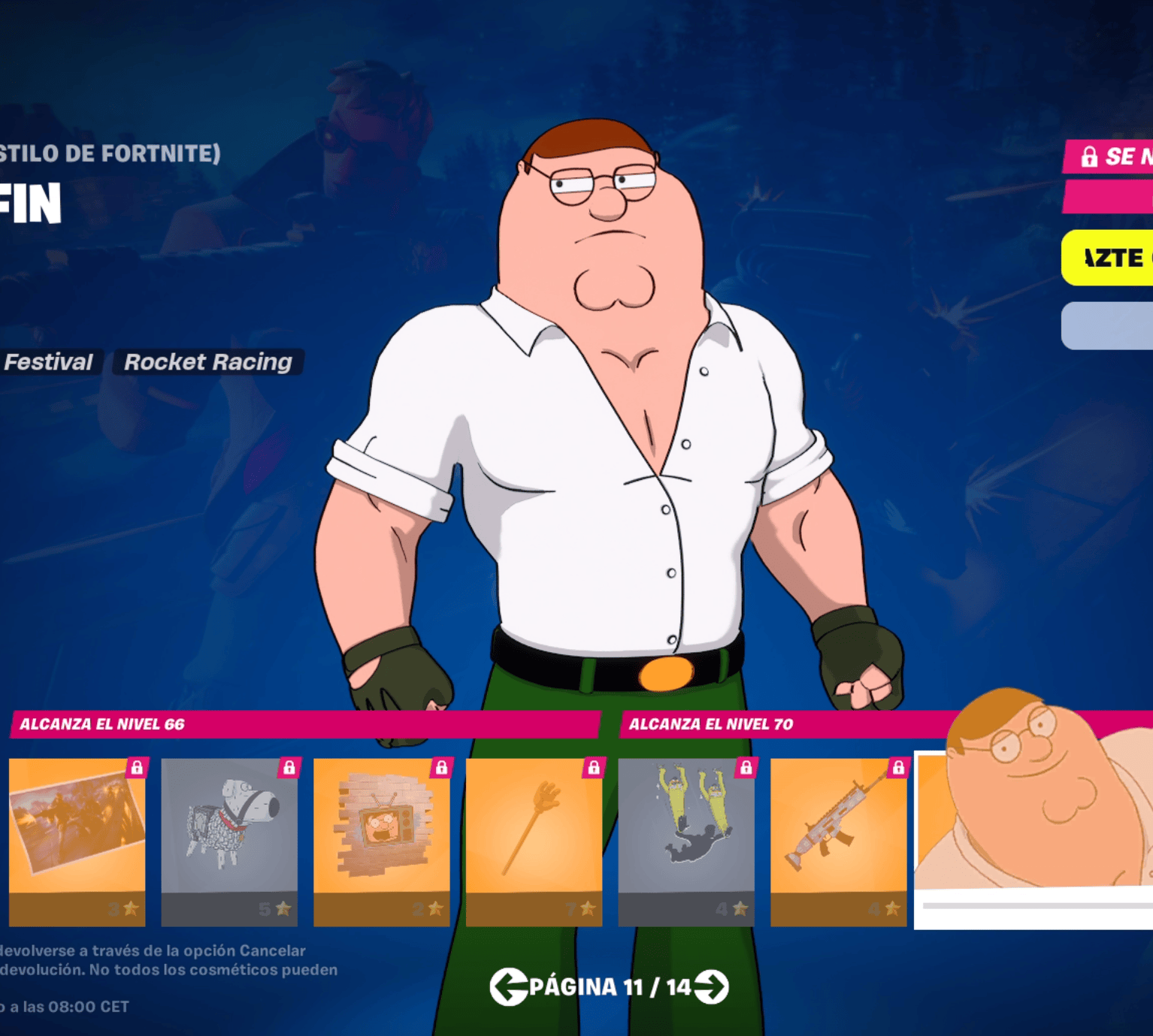Open the falling yellow figures reward tile
Image resolution: width=1153 pixels, height=1036 pixels.
pos(686,841)
